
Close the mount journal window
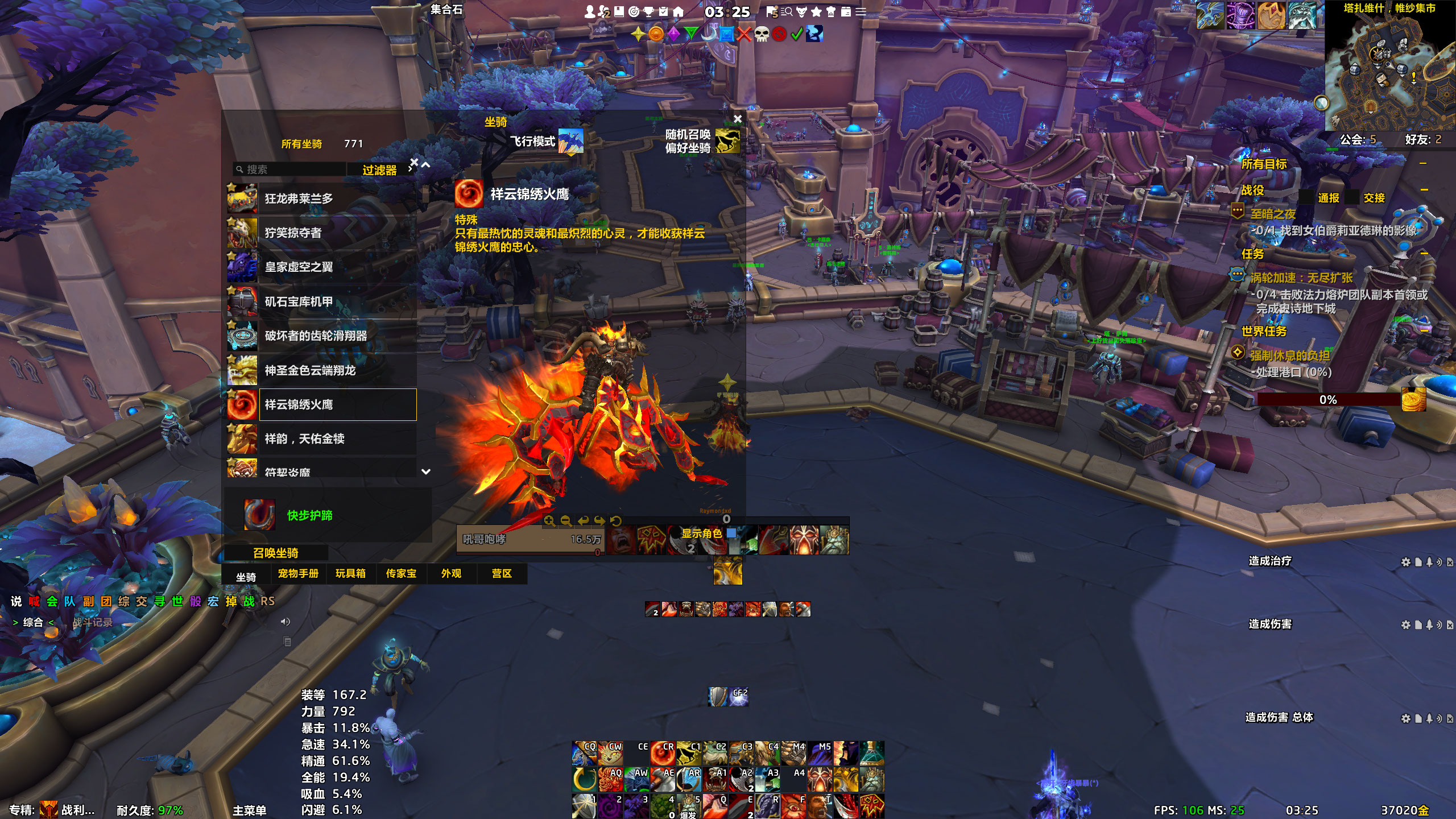(738, 119)
